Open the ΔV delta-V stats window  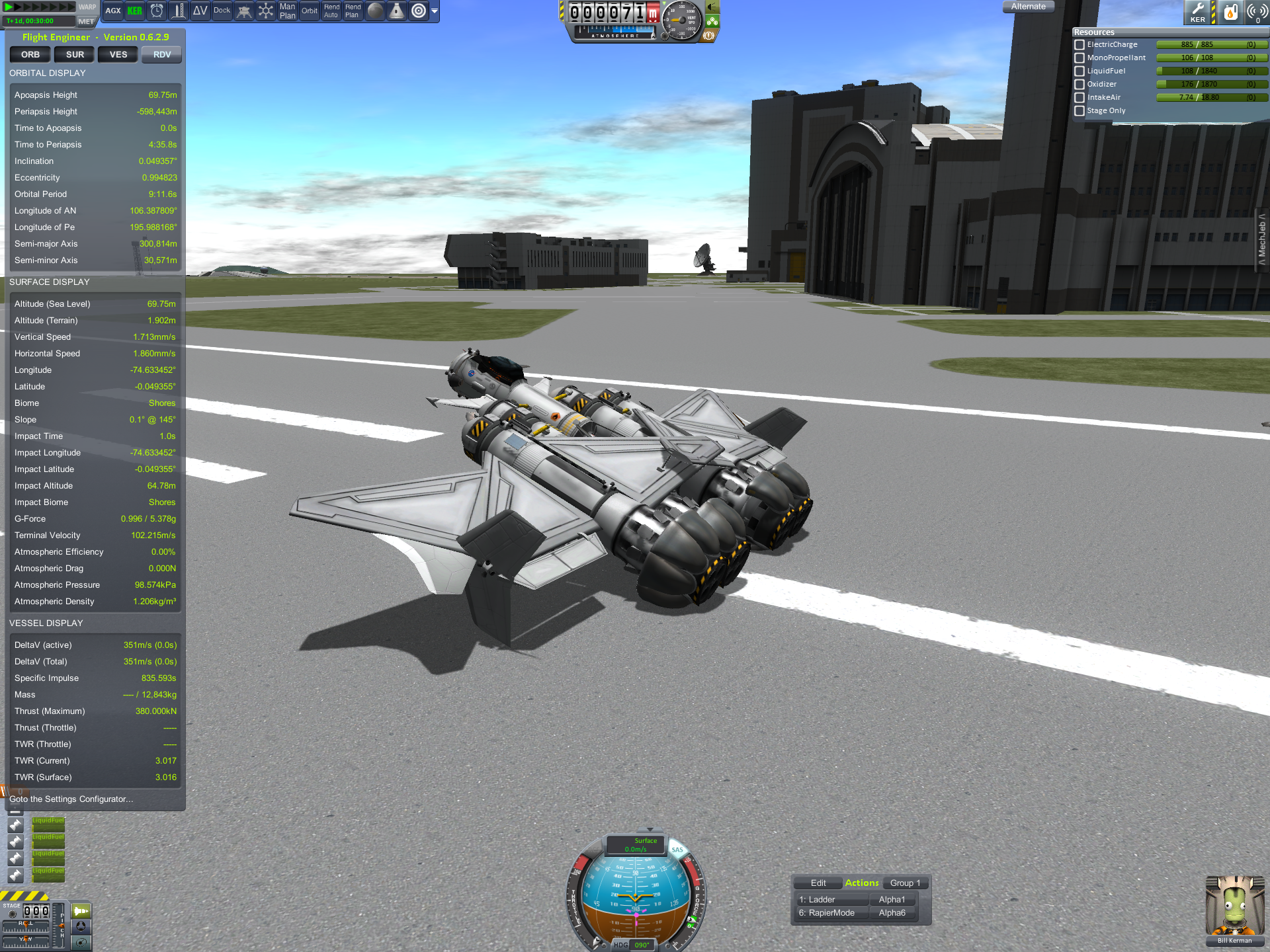pyautogui.click(x=200, y=11)
